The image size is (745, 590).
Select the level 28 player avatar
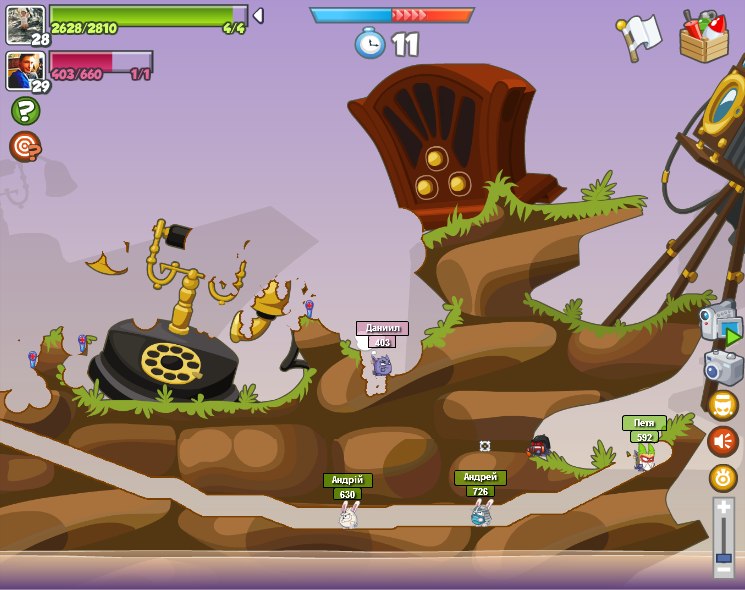[x=25, y=24]
